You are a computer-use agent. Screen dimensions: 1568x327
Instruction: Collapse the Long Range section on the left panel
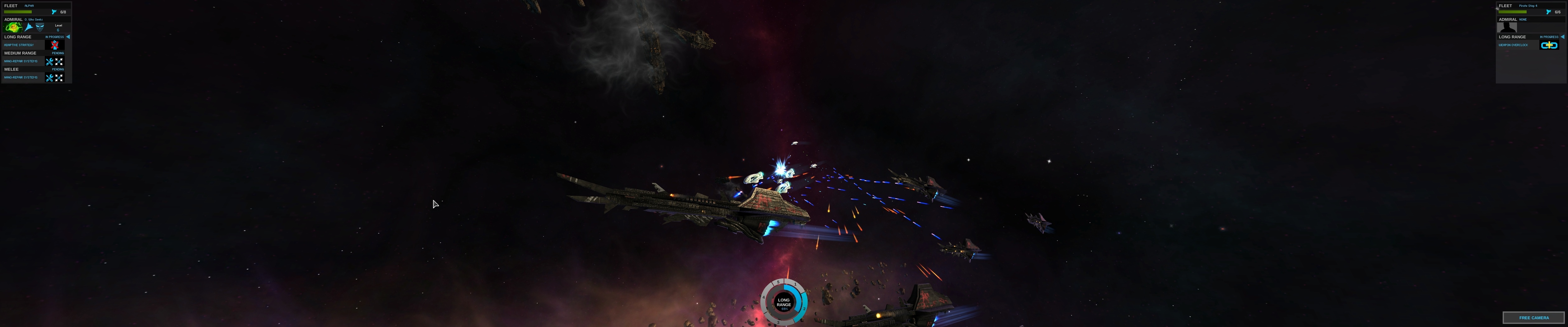pos(18,36)
